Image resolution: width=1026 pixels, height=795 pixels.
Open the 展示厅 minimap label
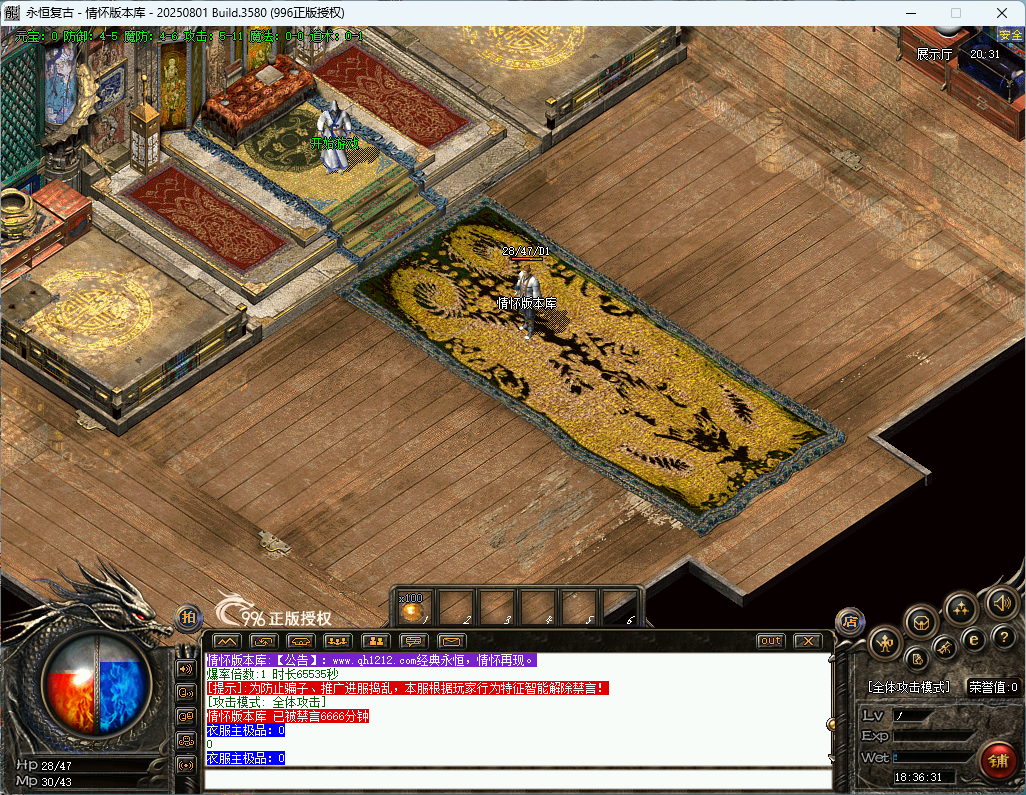[x=934, y=54]
